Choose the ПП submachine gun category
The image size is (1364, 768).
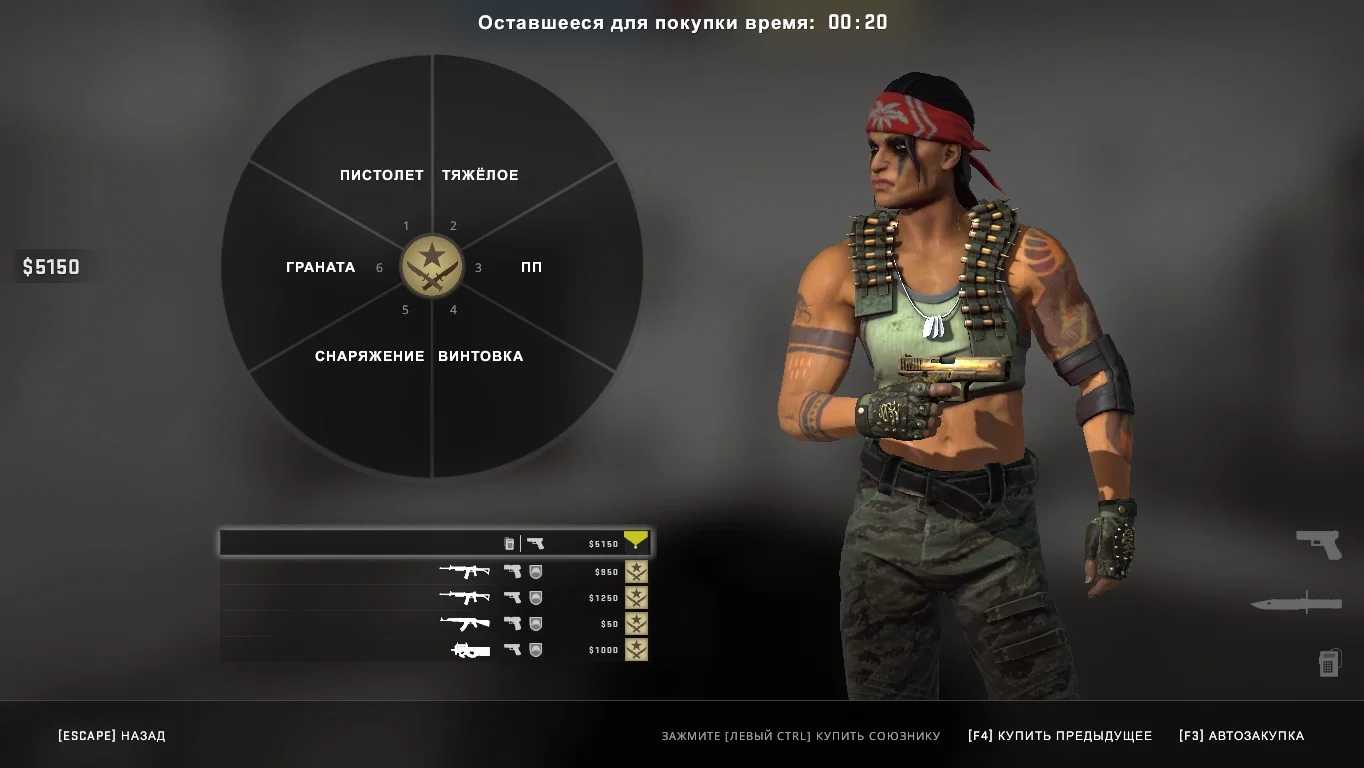[531, 267]
